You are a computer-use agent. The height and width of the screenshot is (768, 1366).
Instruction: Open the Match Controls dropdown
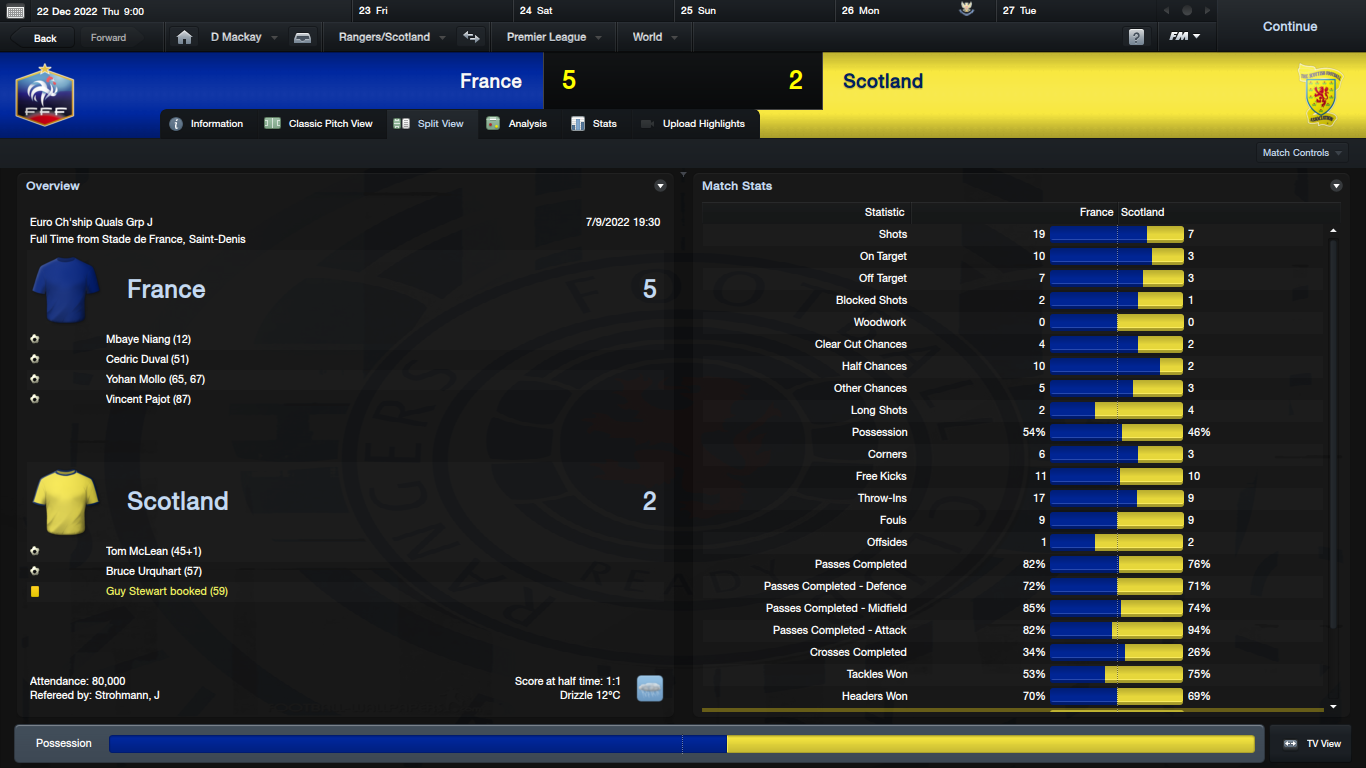point(1302,153)
